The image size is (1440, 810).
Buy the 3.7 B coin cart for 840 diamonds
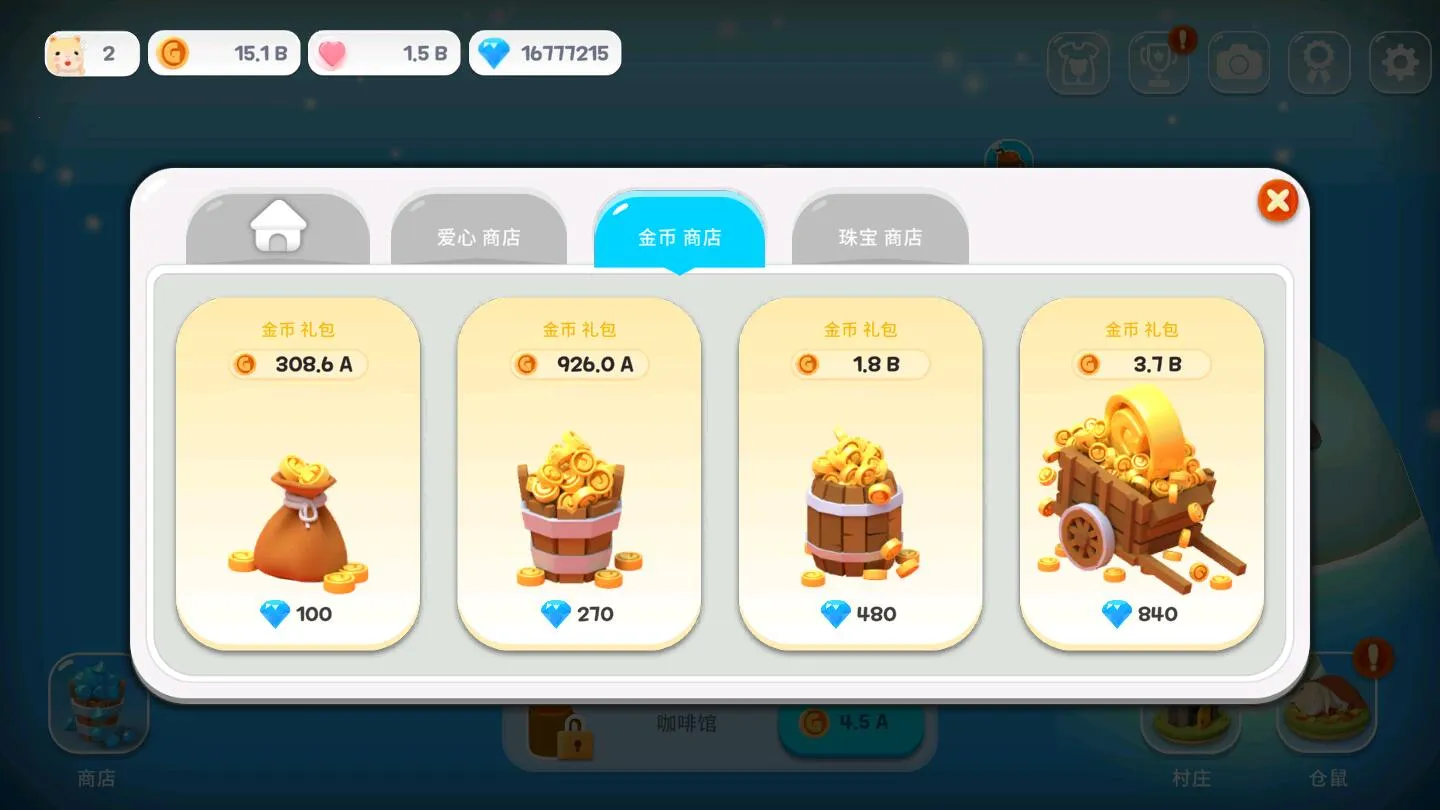pos(1142,475)
